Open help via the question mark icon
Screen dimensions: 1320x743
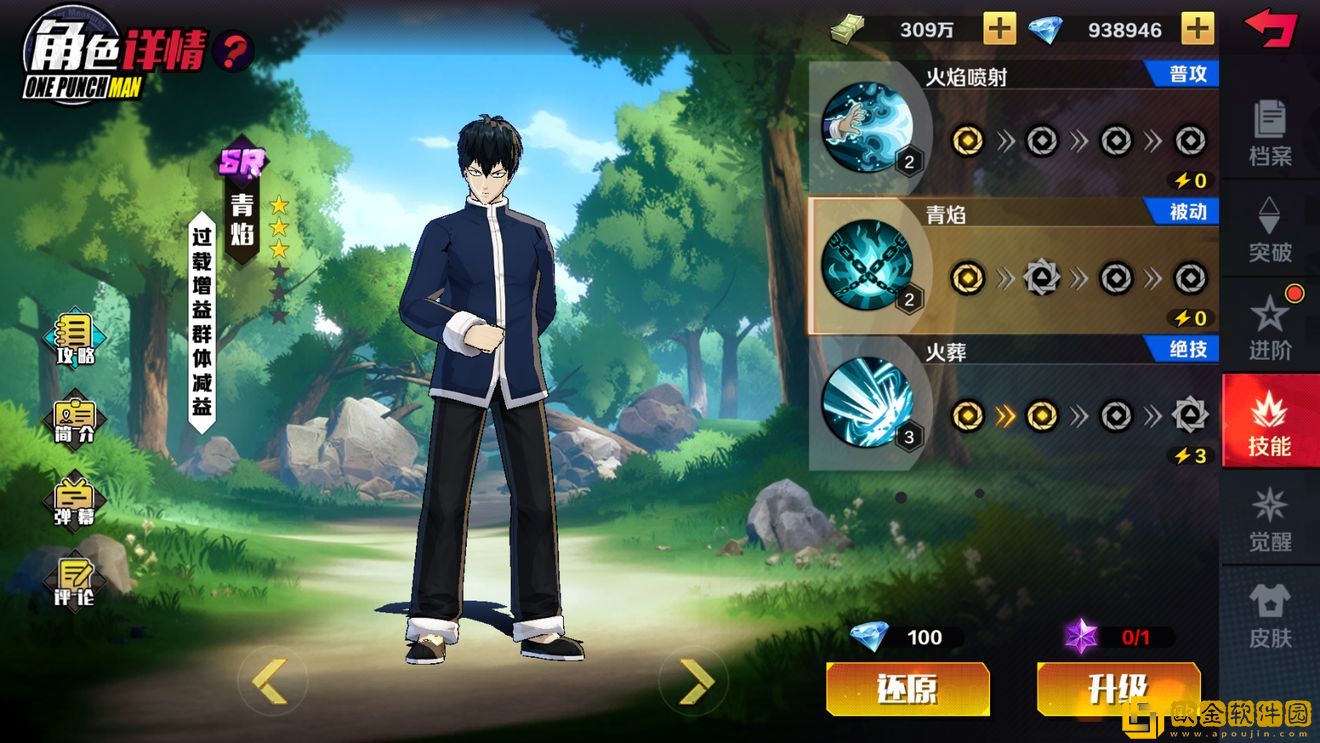point(234,48)
